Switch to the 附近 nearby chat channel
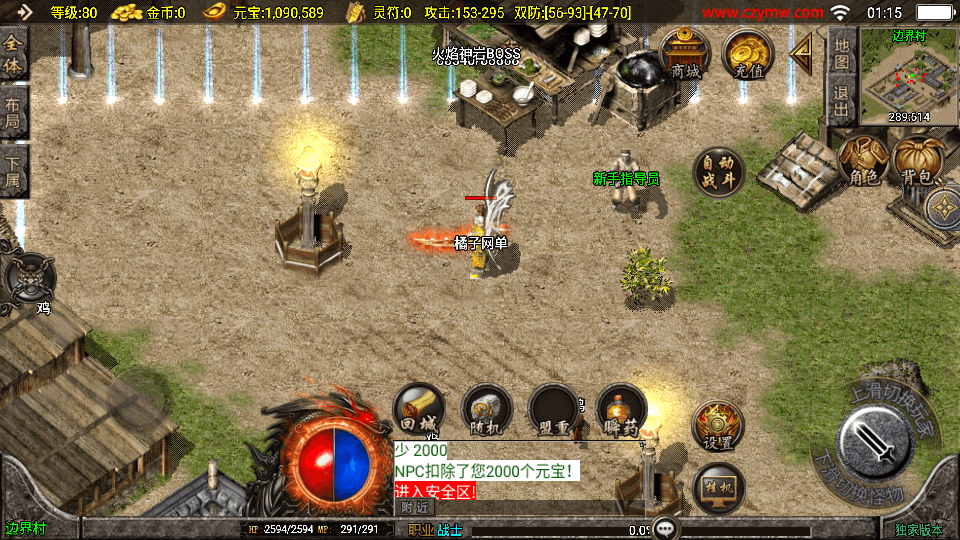Image resolution: width=960 pixels, height=540 pixels. [415, 507]
